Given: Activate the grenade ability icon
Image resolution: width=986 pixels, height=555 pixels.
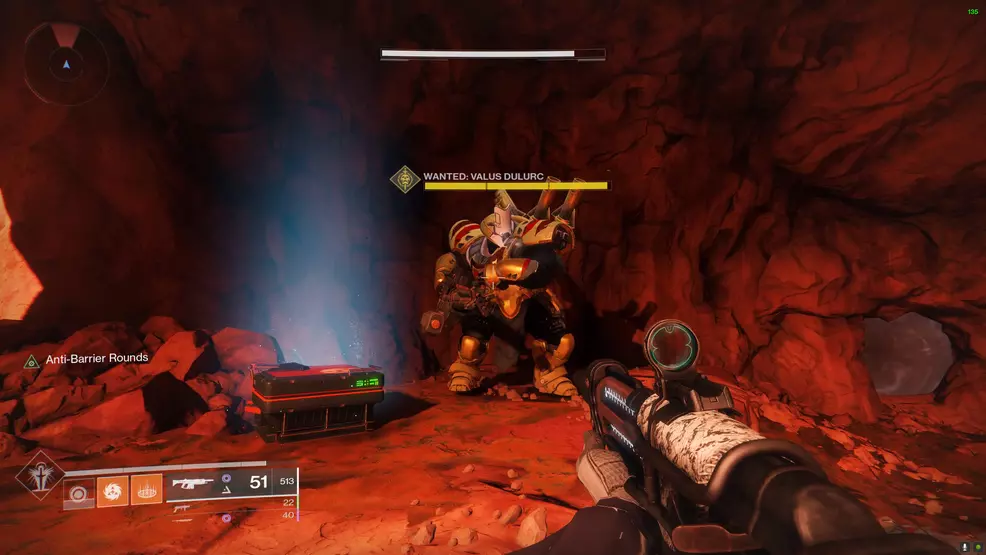Looking at the screenshot, I should coord(79,491).
